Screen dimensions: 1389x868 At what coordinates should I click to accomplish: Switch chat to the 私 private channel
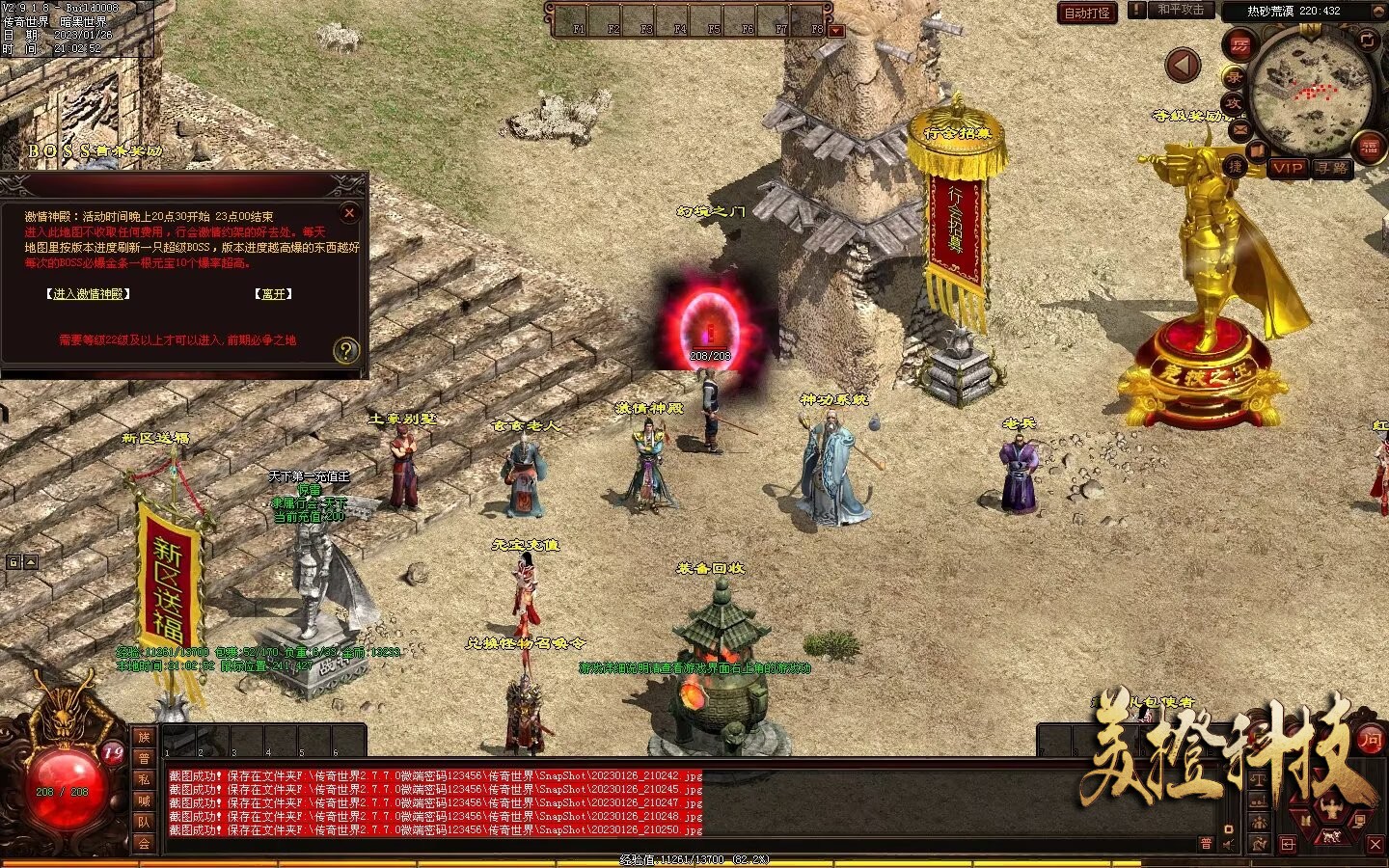tap(144, 779)
